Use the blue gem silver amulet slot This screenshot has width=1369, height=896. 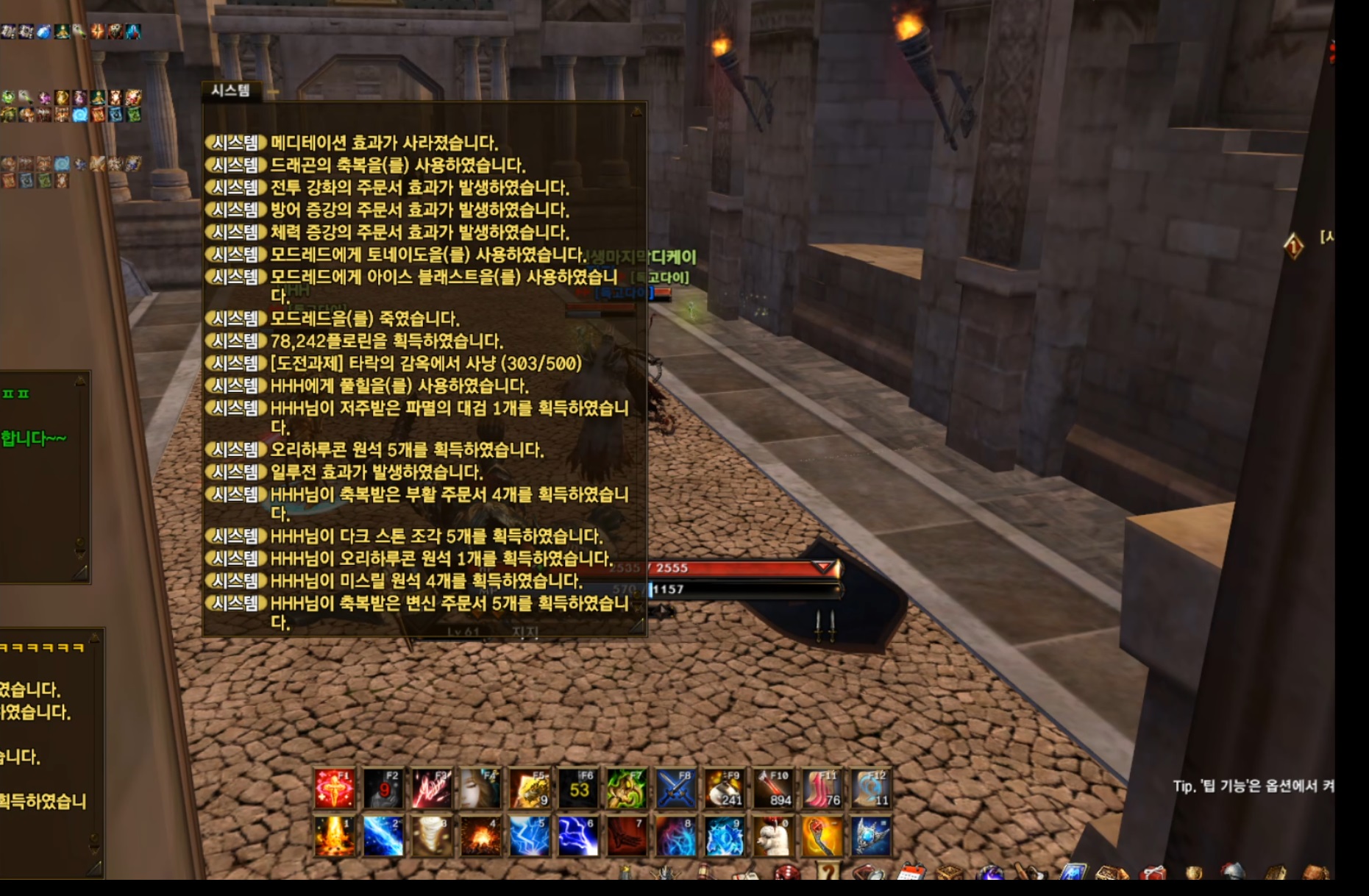click(x=870, y=836)
